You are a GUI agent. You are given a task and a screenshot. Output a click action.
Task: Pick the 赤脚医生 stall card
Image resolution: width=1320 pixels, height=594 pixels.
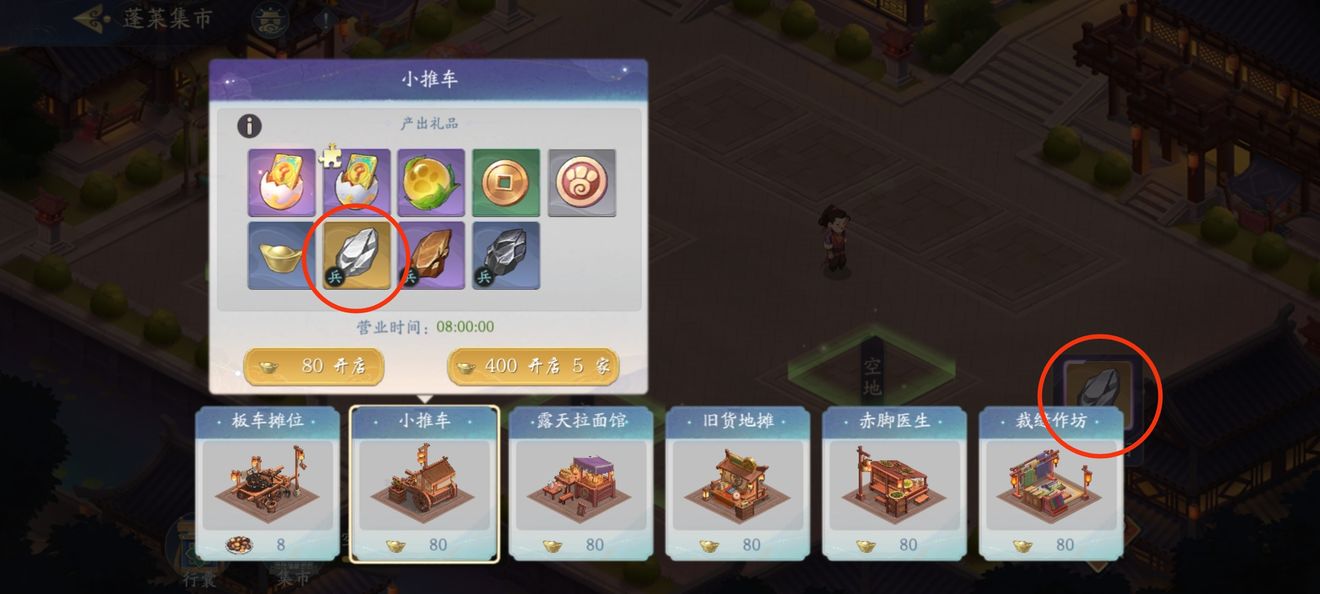click(x=894, y=482)
